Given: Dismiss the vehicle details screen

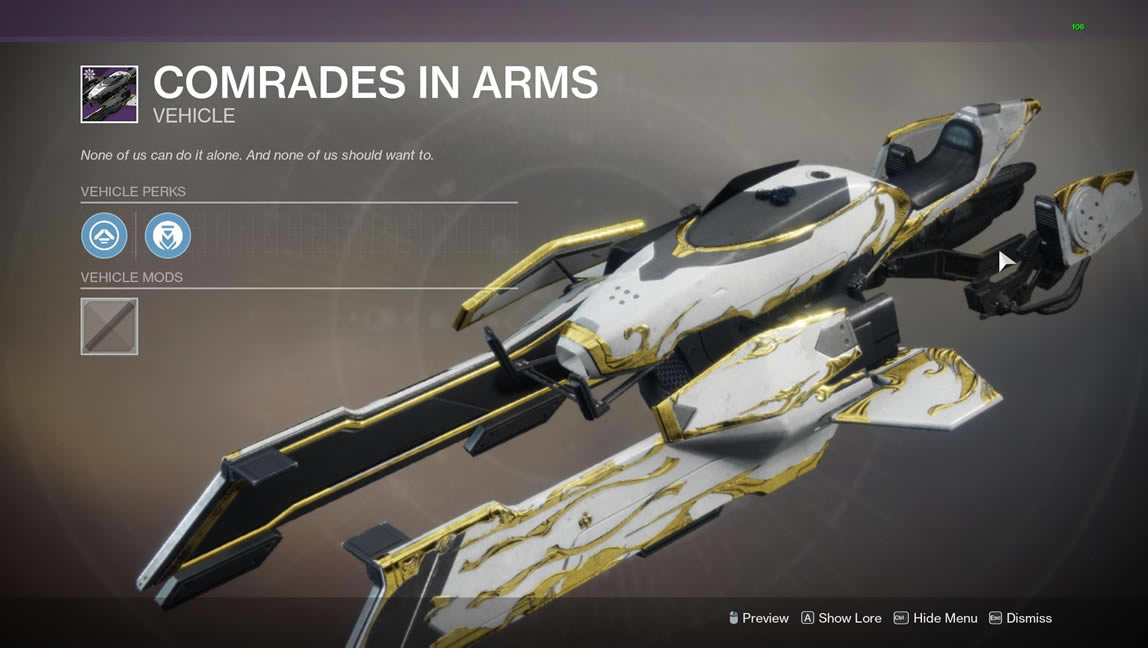Looking at the screenshot, I should pyautogui.click(x=1020, y=618).
